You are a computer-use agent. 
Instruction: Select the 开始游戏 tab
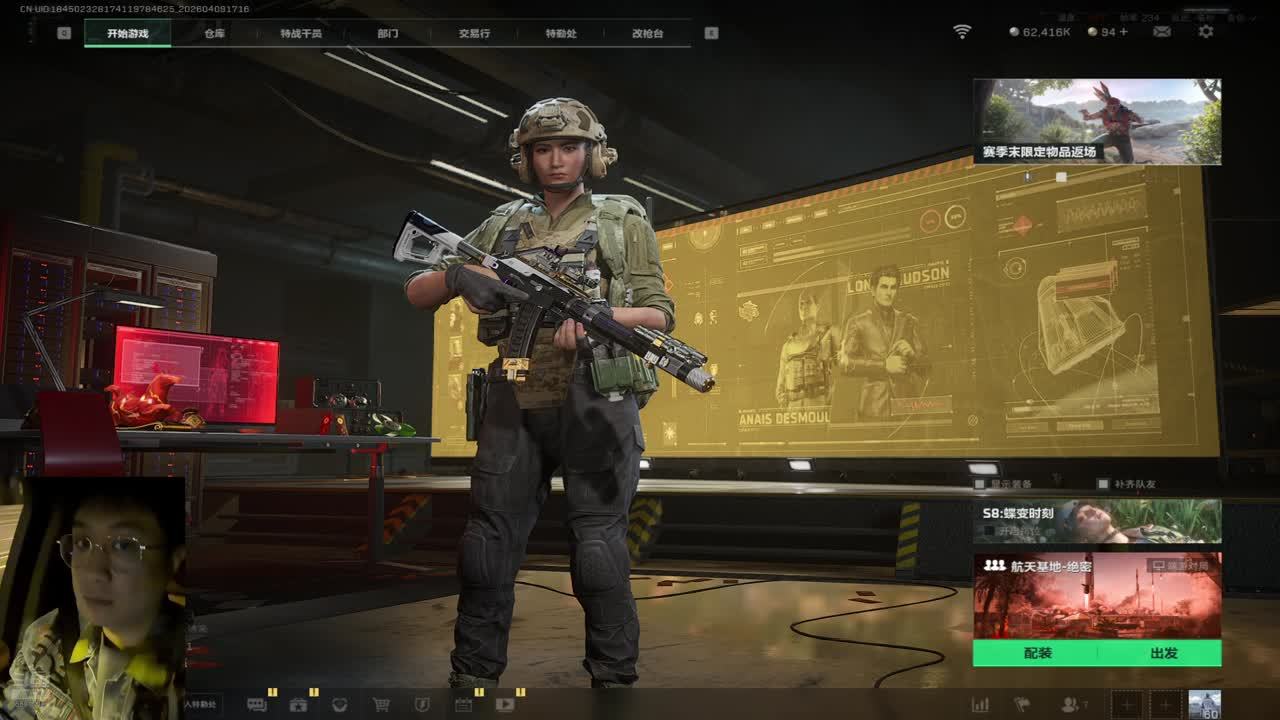tap(127, 33)
